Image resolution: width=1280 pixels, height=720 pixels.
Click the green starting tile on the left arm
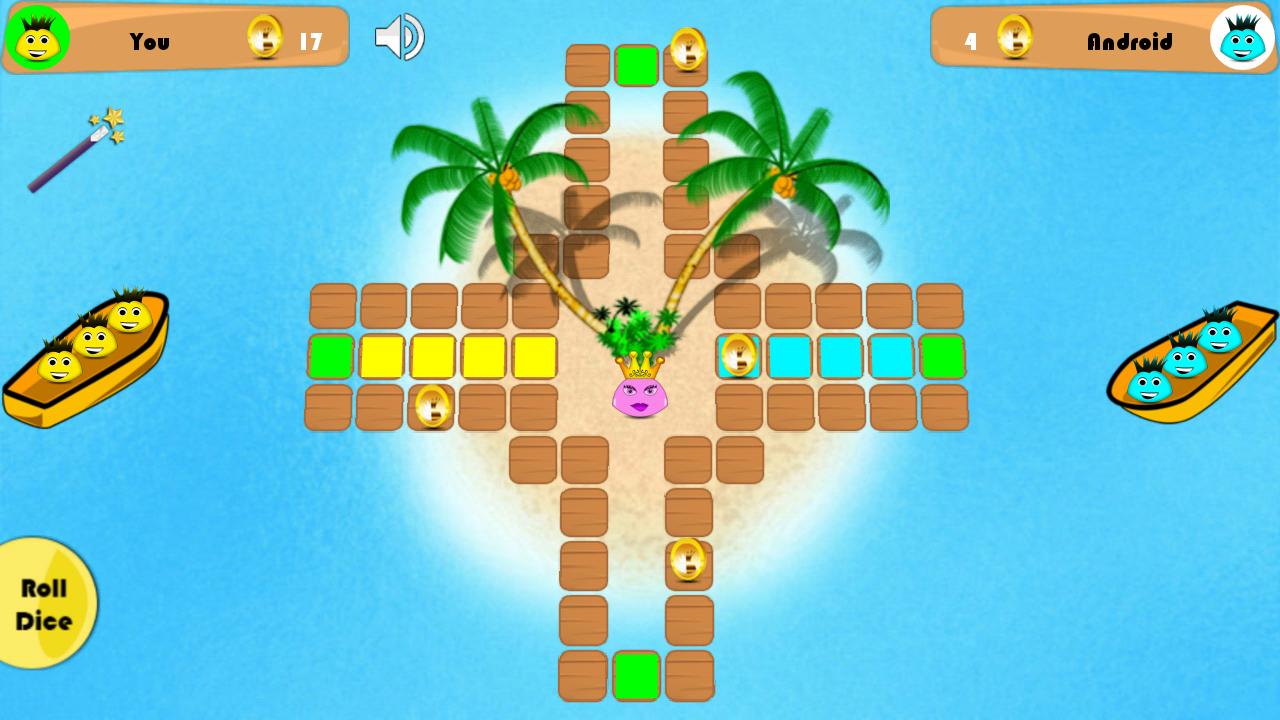pyautogui.click(x=330, y=355)
